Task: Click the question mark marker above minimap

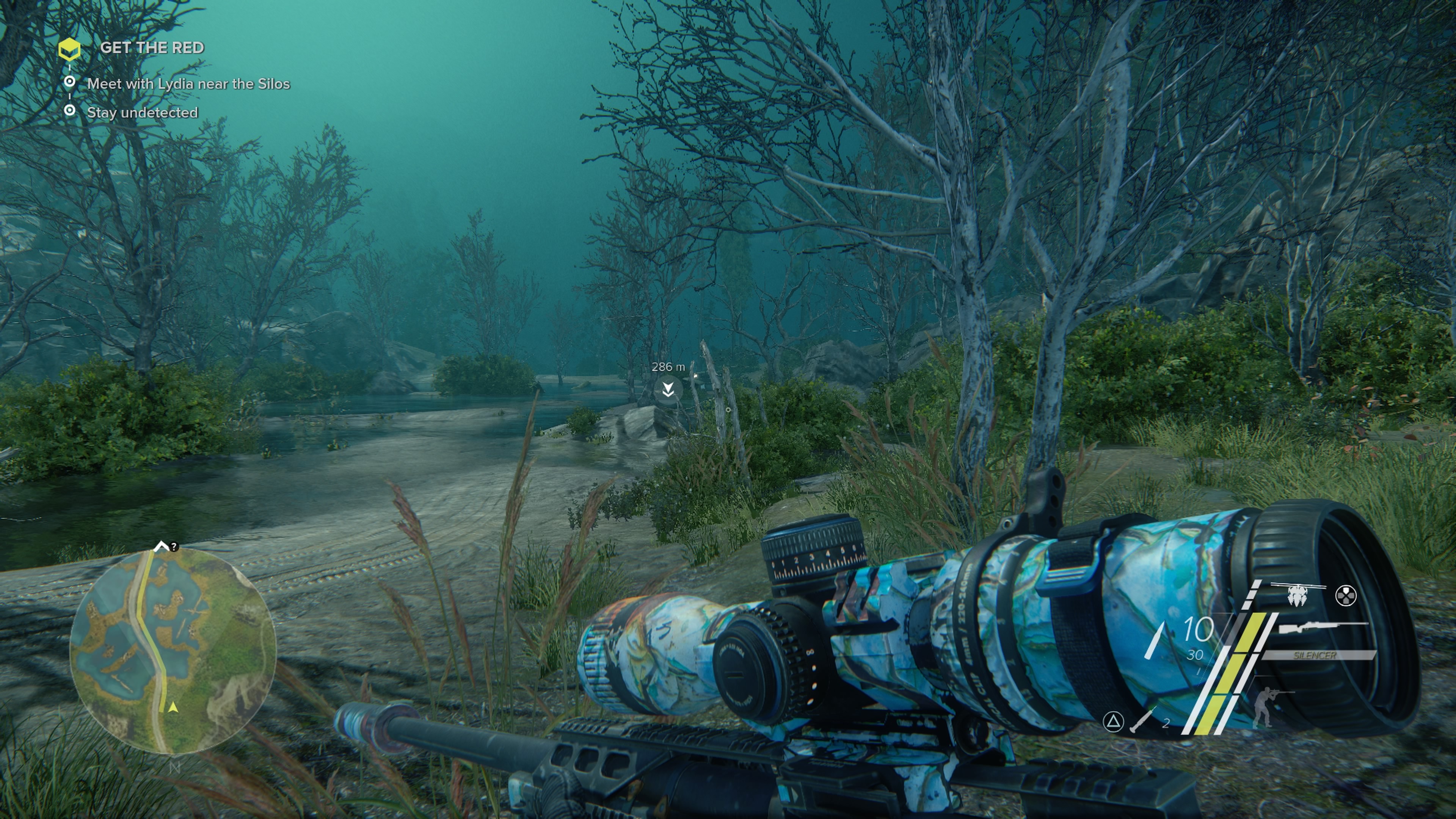Action: pyautogui.click(x=174, y=546)
